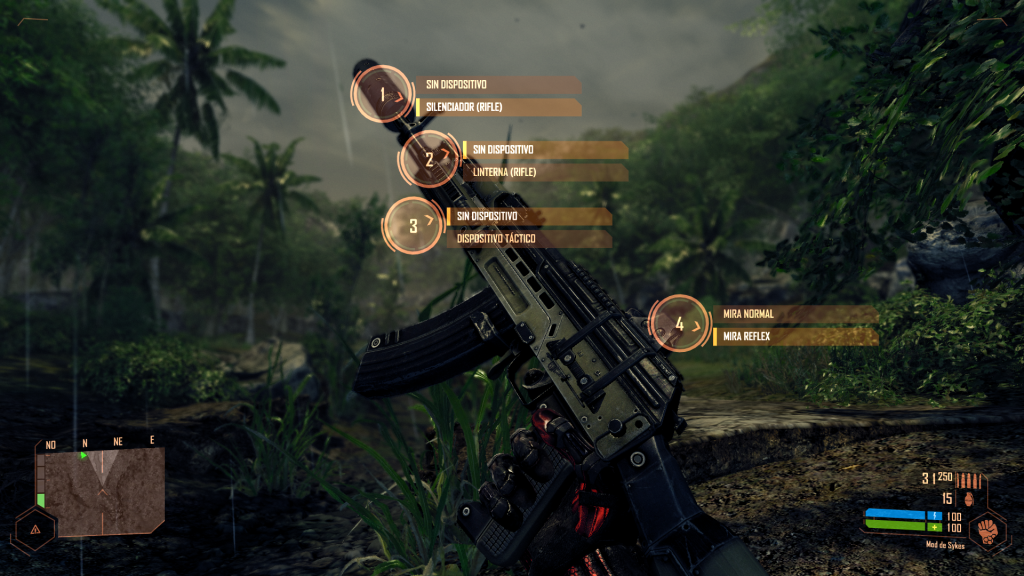Switch to the Mira Reflex sight
The width and height of the screenshot is (1024, 576).
[797, 337]
